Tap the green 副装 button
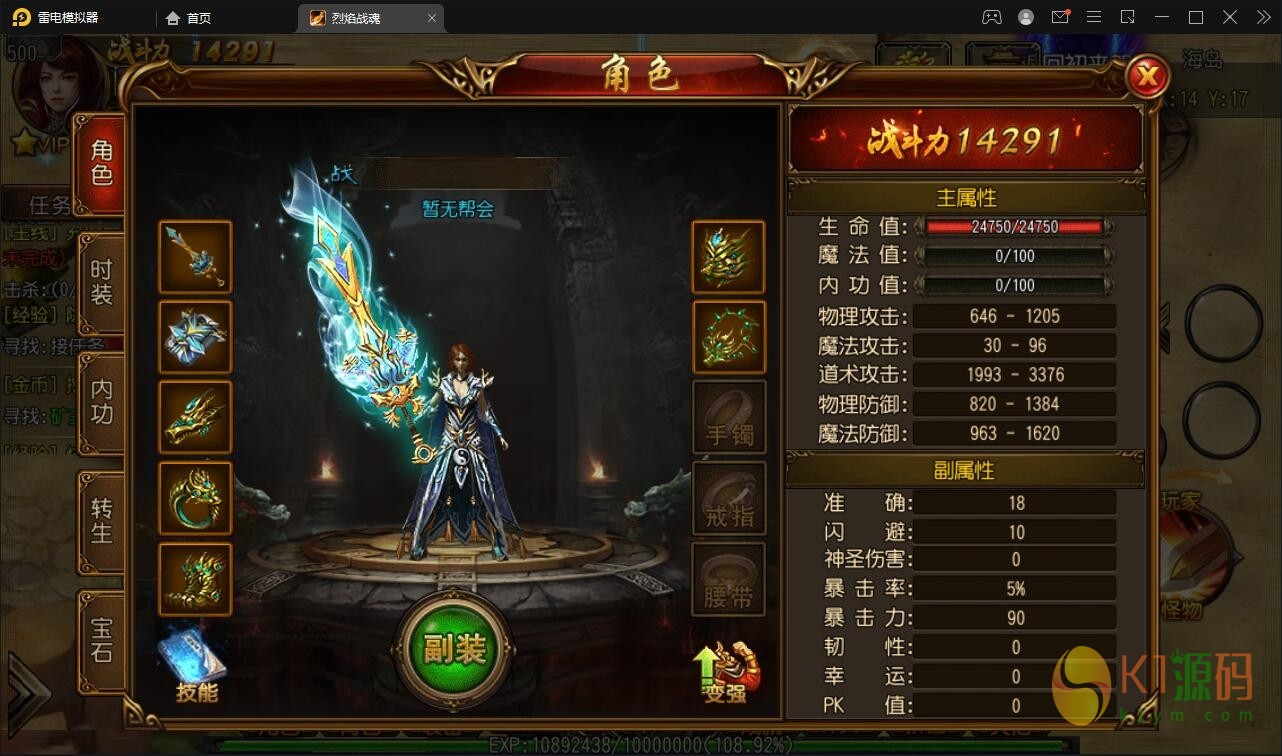1282x756 pixels. [454, 650]
